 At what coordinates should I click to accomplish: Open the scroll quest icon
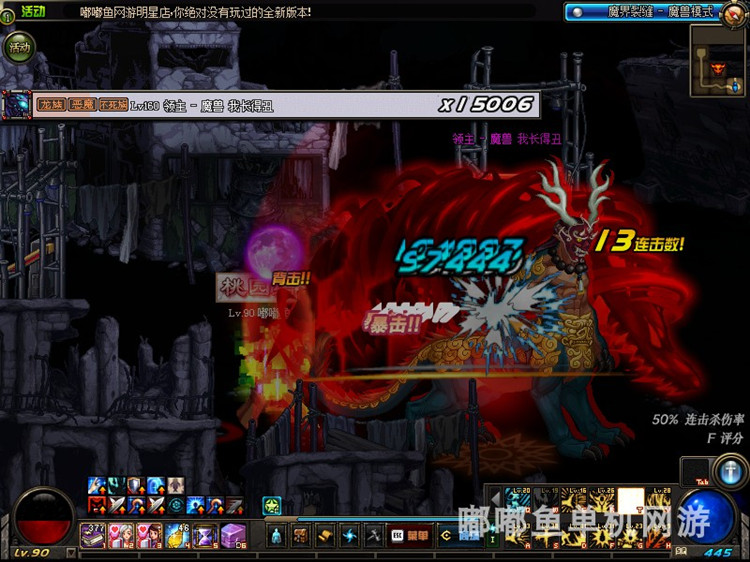coord(324,536)
